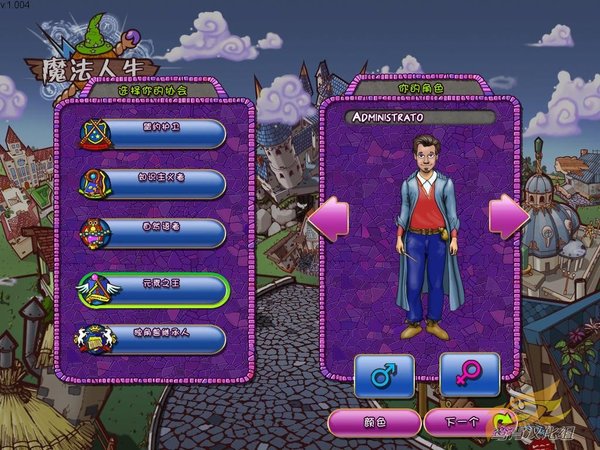Continue with the 下一个 next button
This screenshot has width=600, height=450.
459,423
